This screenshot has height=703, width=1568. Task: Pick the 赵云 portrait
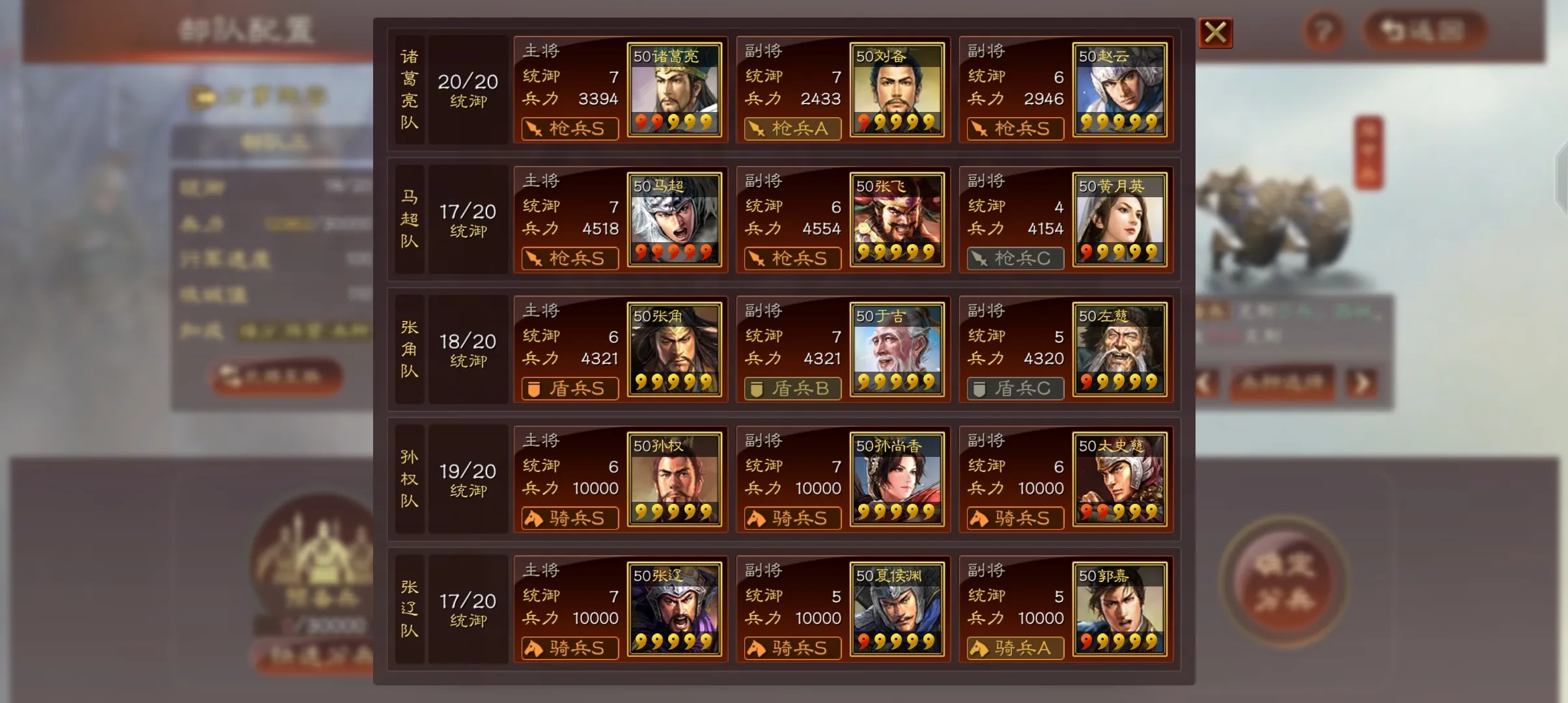[x=1119, y=90]
